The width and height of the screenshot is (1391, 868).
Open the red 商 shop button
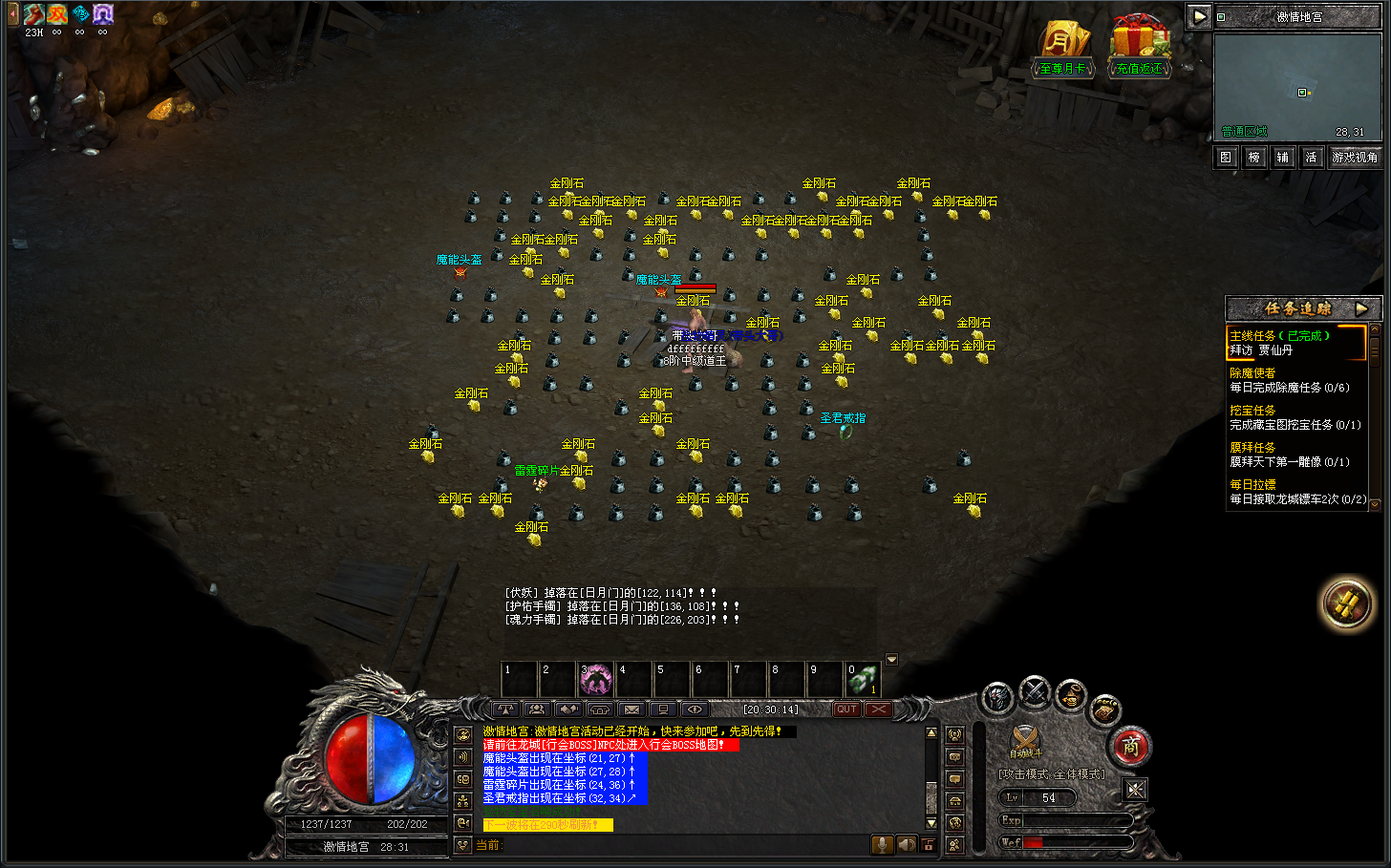(x=1131, y=747)
